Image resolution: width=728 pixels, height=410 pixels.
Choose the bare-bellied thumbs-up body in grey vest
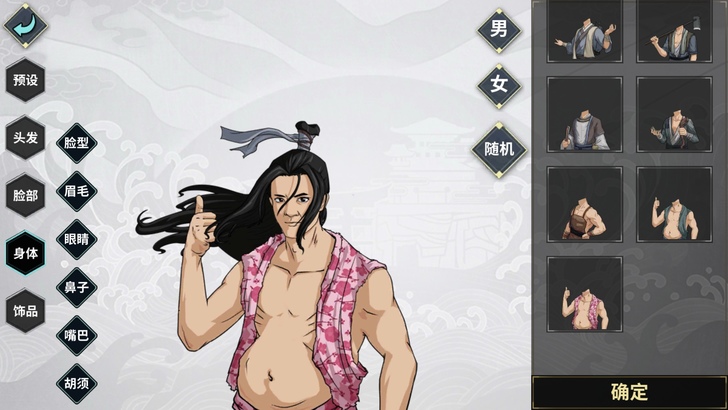[x=674, y=204]
